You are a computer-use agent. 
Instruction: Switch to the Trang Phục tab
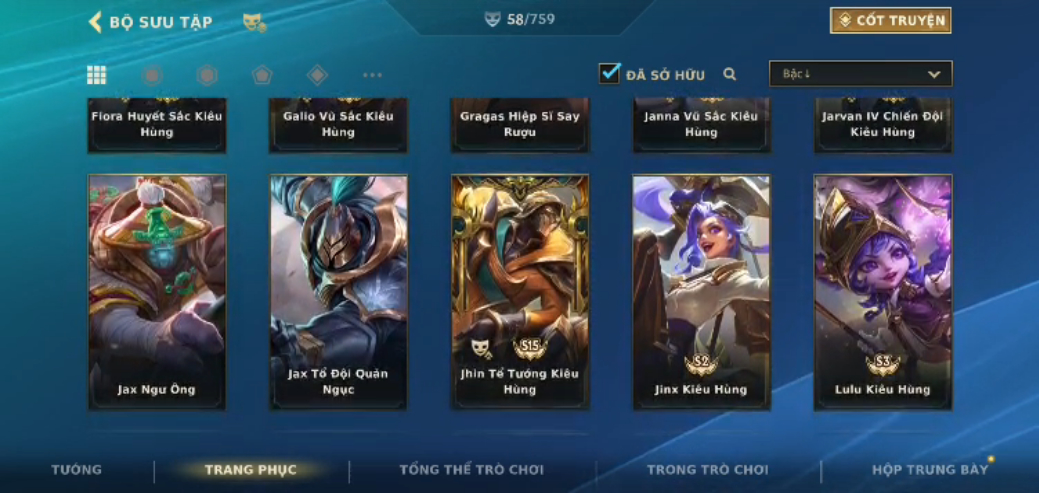tap(250, 470)
